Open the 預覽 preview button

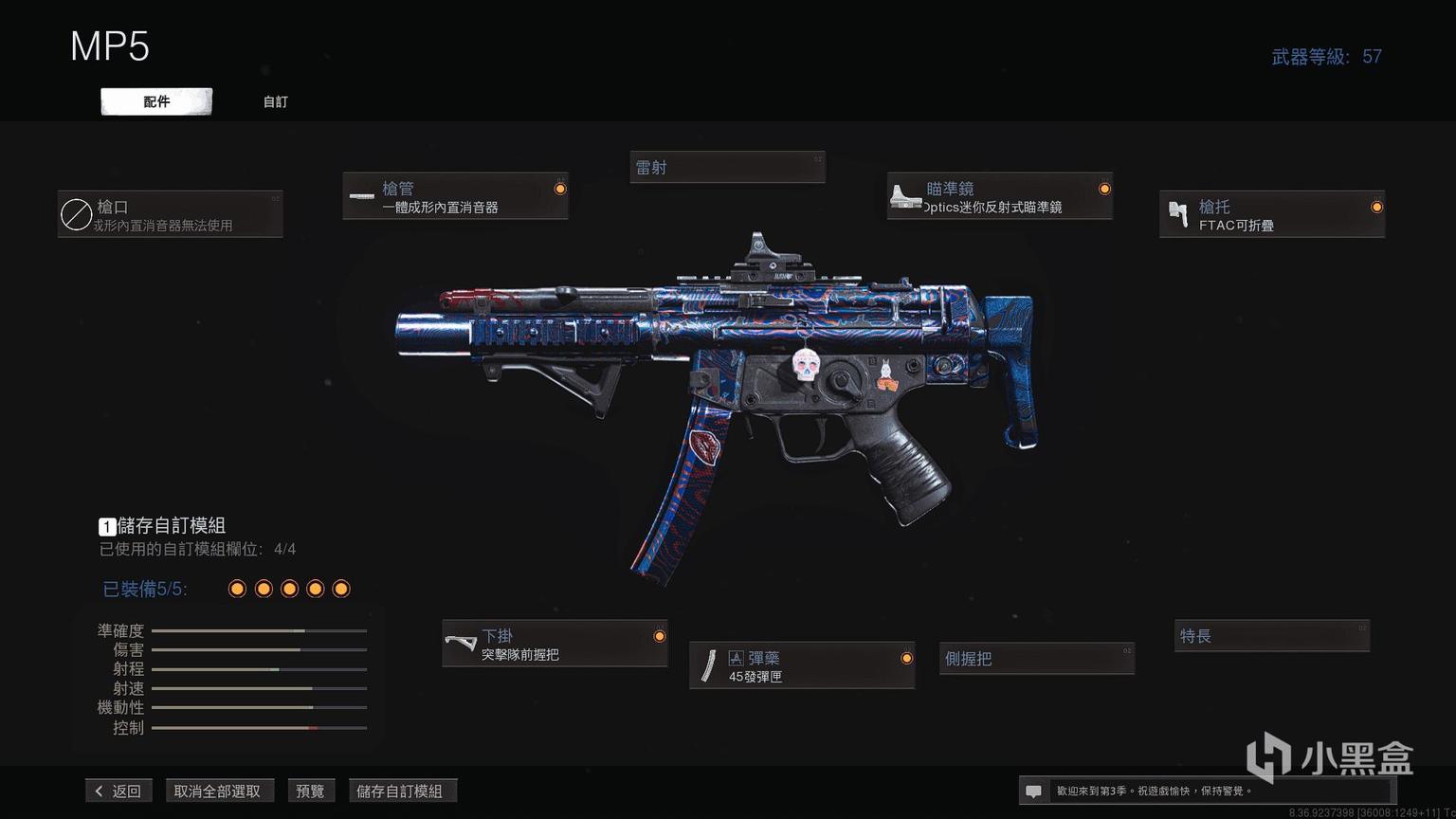(310, 791)
